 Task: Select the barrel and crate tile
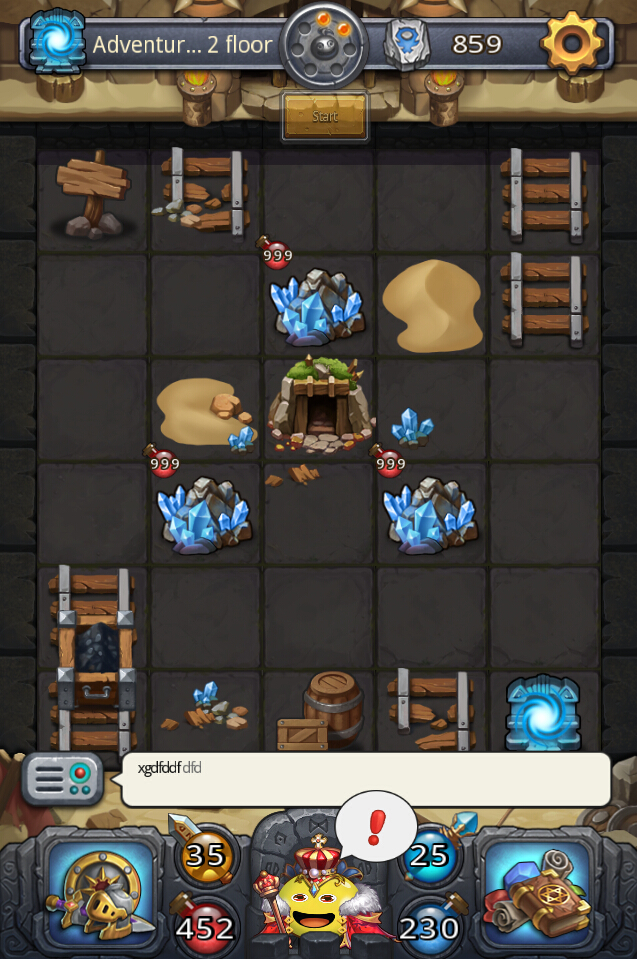point(320,711)
